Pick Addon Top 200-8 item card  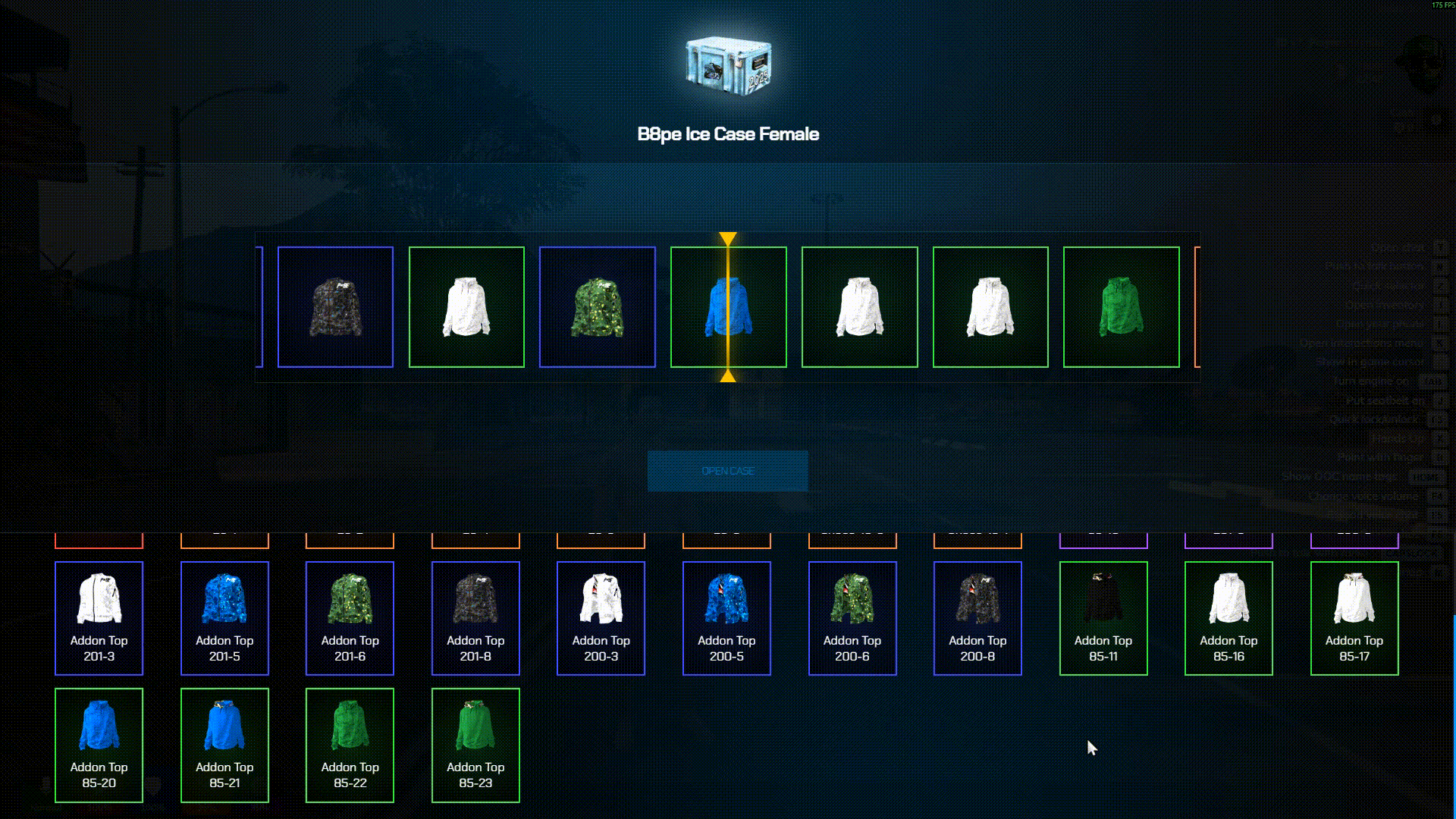(x=977, y=618)
